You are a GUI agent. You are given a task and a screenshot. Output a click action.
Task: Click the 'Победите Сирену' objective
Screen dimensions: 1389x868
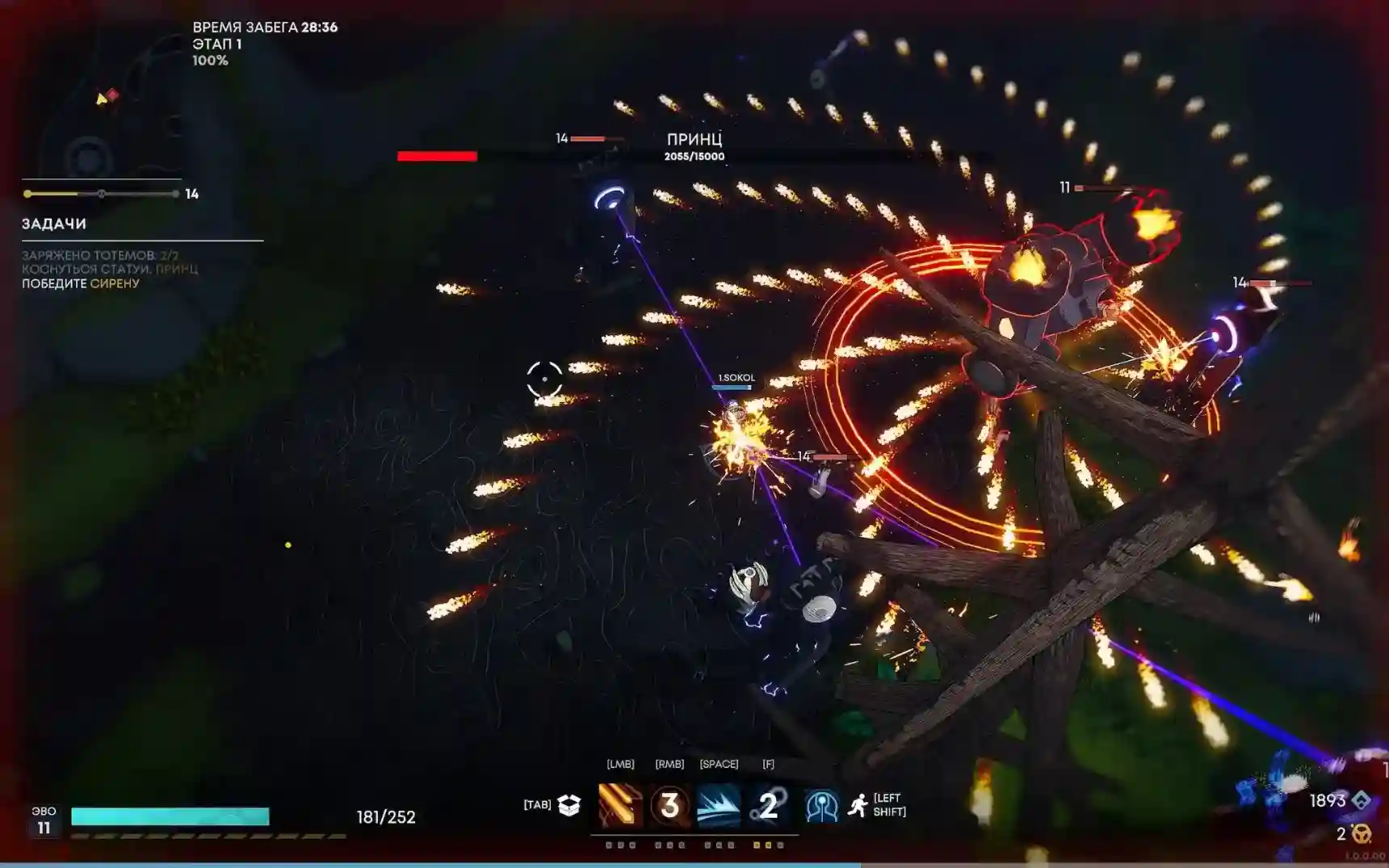(81, 283)
